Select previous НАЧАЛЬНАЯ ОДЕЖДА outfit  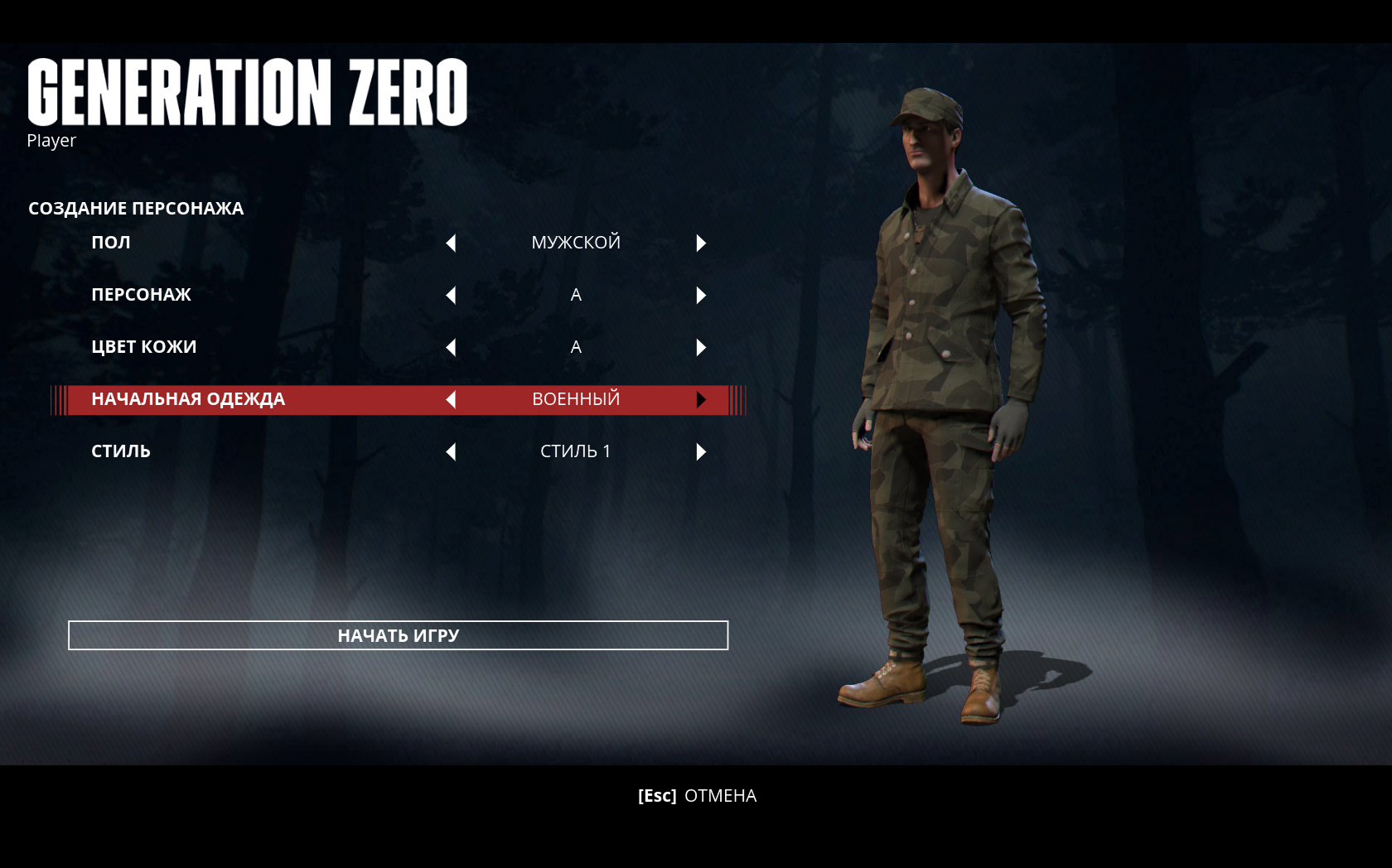(451, 399)
